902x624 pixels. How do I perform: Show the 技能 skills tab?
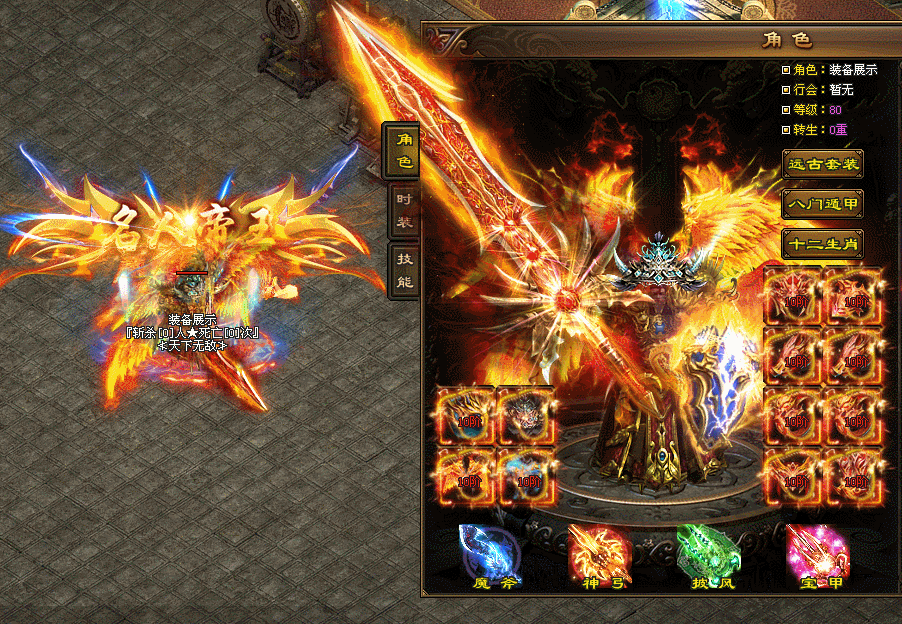[403, 270]
